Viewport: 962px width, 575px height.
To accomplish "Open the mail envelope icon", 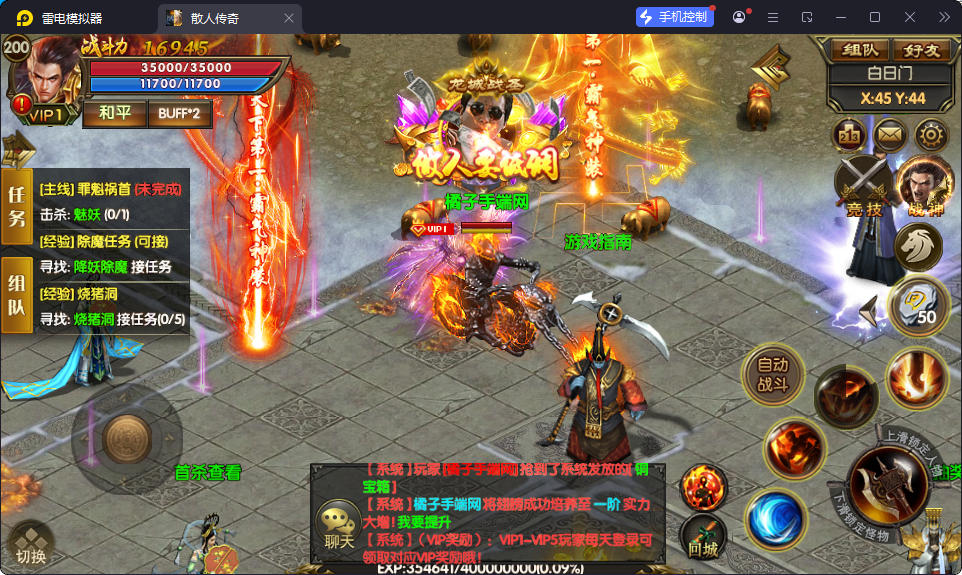I will [889, 135].
